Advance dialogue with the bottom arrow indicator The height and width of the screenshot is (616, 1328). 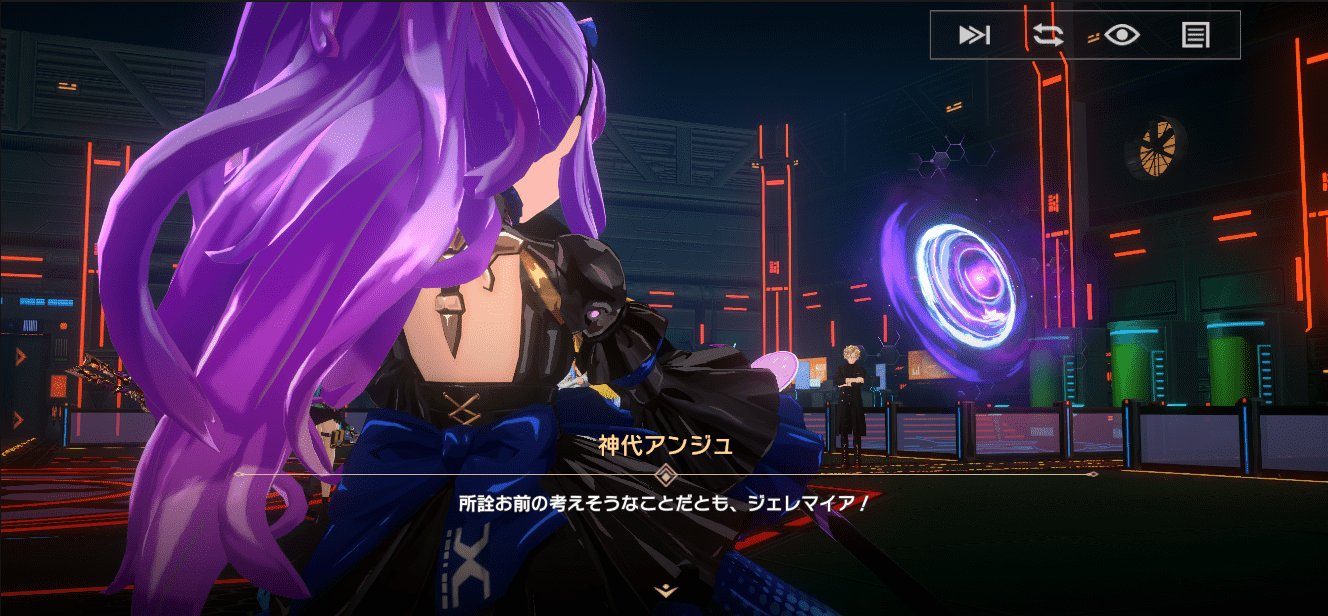665,590
